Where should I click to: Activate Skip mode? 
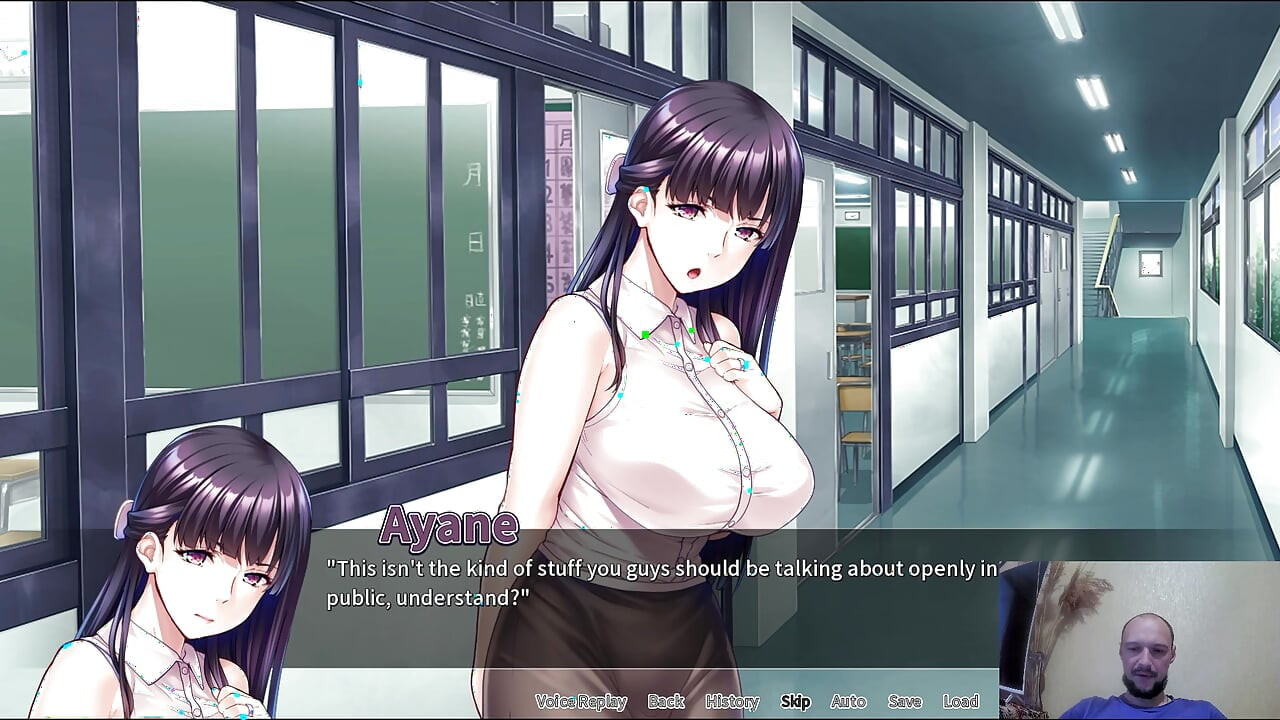tap(795, 701)
